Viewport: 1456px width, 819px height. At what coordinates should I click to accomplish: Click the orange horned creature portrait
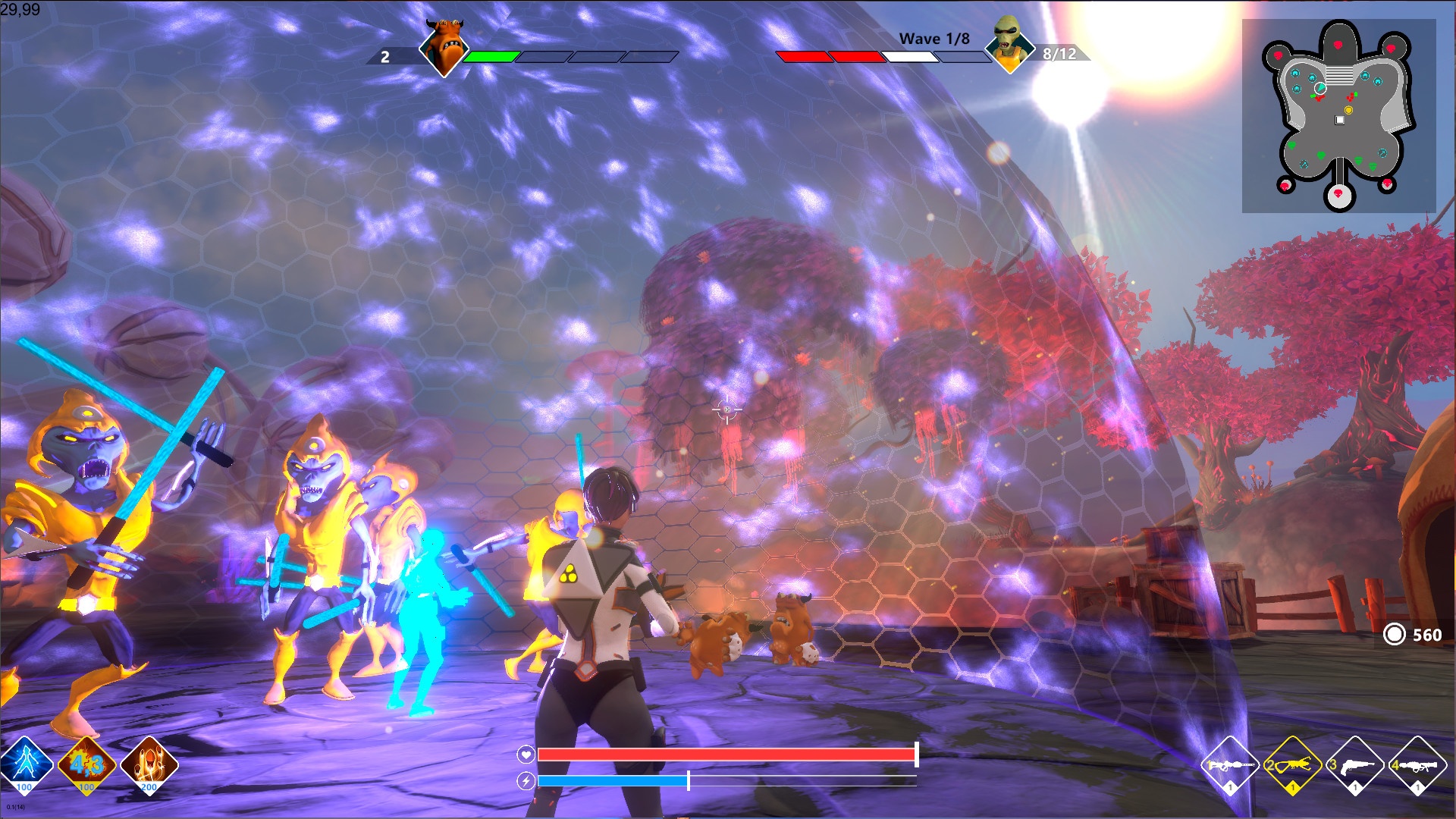443,47
